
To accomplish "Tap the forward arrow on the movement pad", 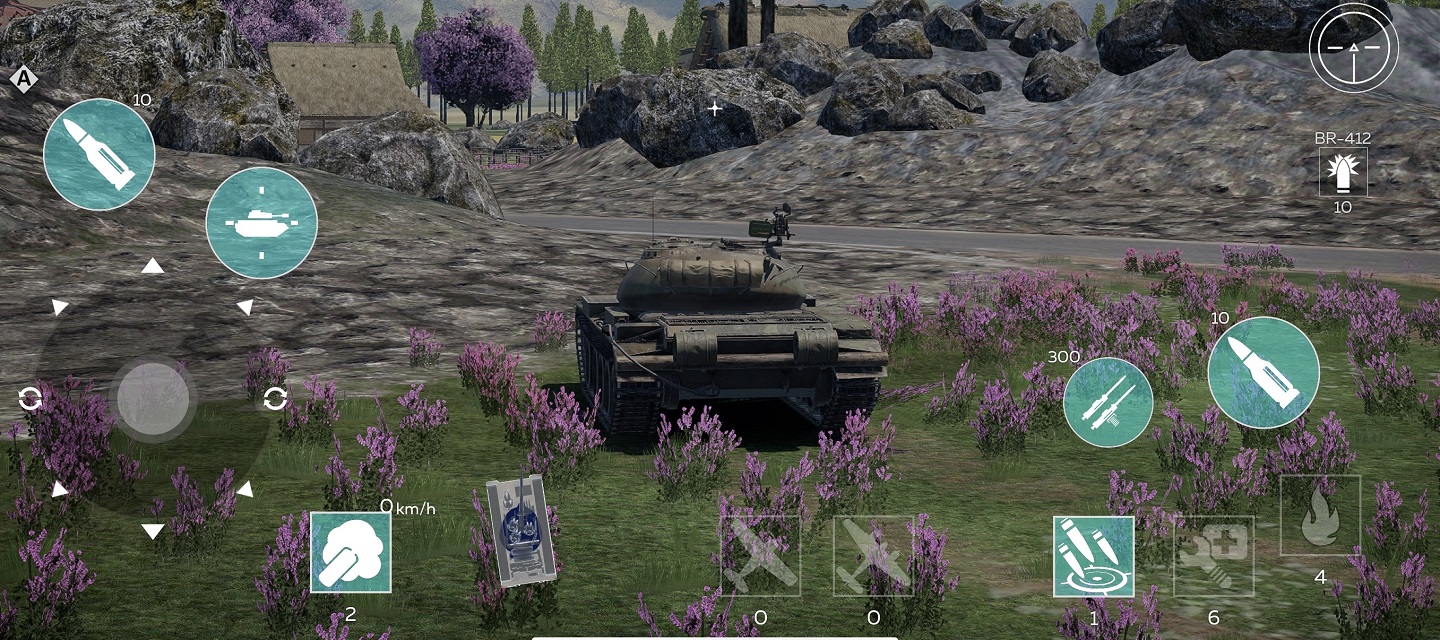I will 152,266.
